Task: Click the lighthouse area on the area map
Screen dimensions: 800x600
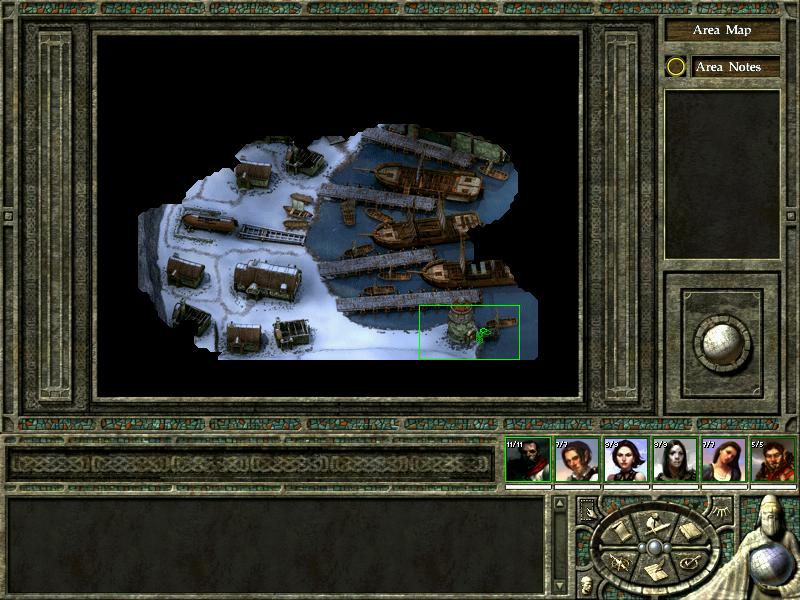Action: (x=459, y=323)
